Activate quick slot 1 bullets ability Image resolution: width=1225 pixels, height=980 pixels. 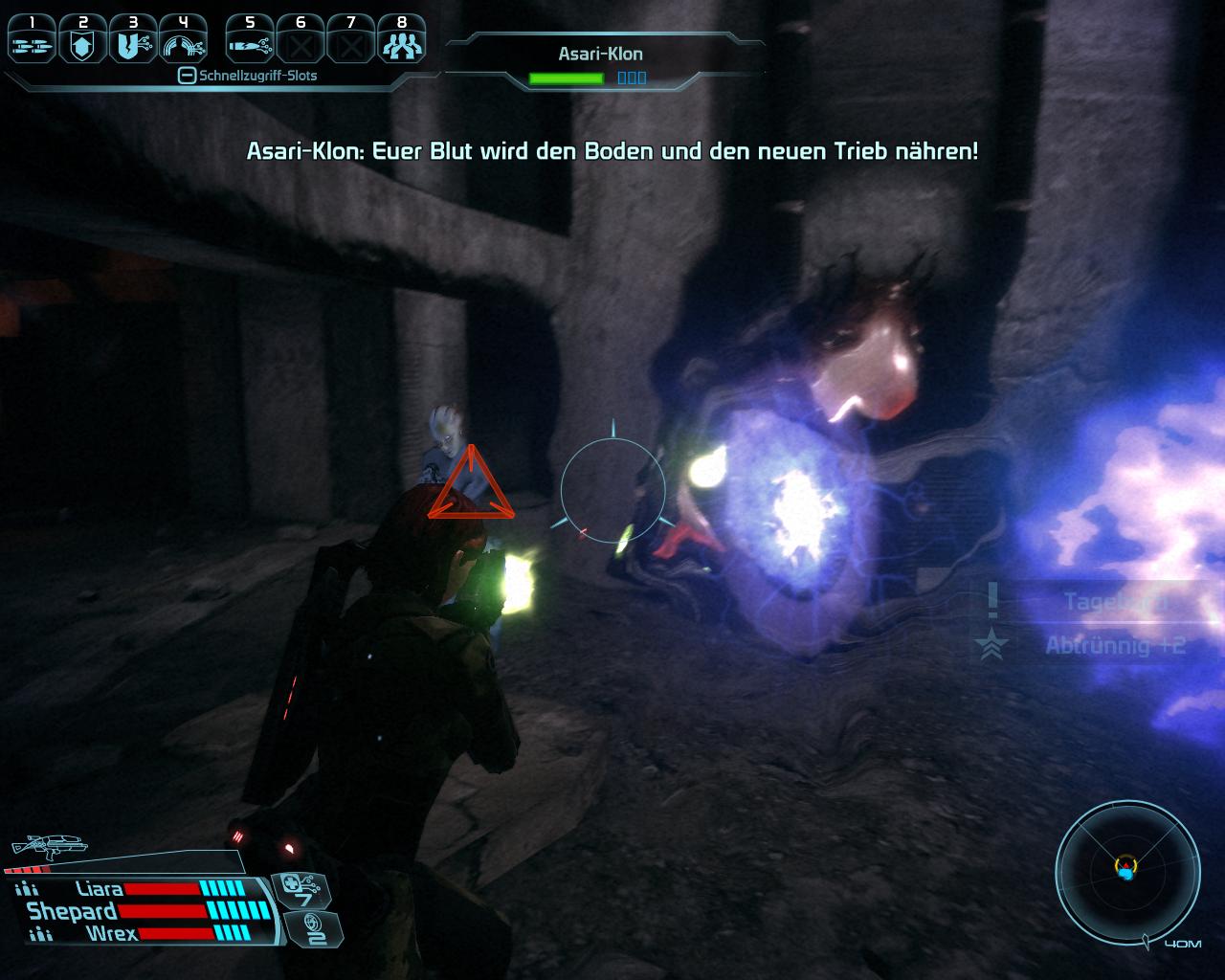33,41
